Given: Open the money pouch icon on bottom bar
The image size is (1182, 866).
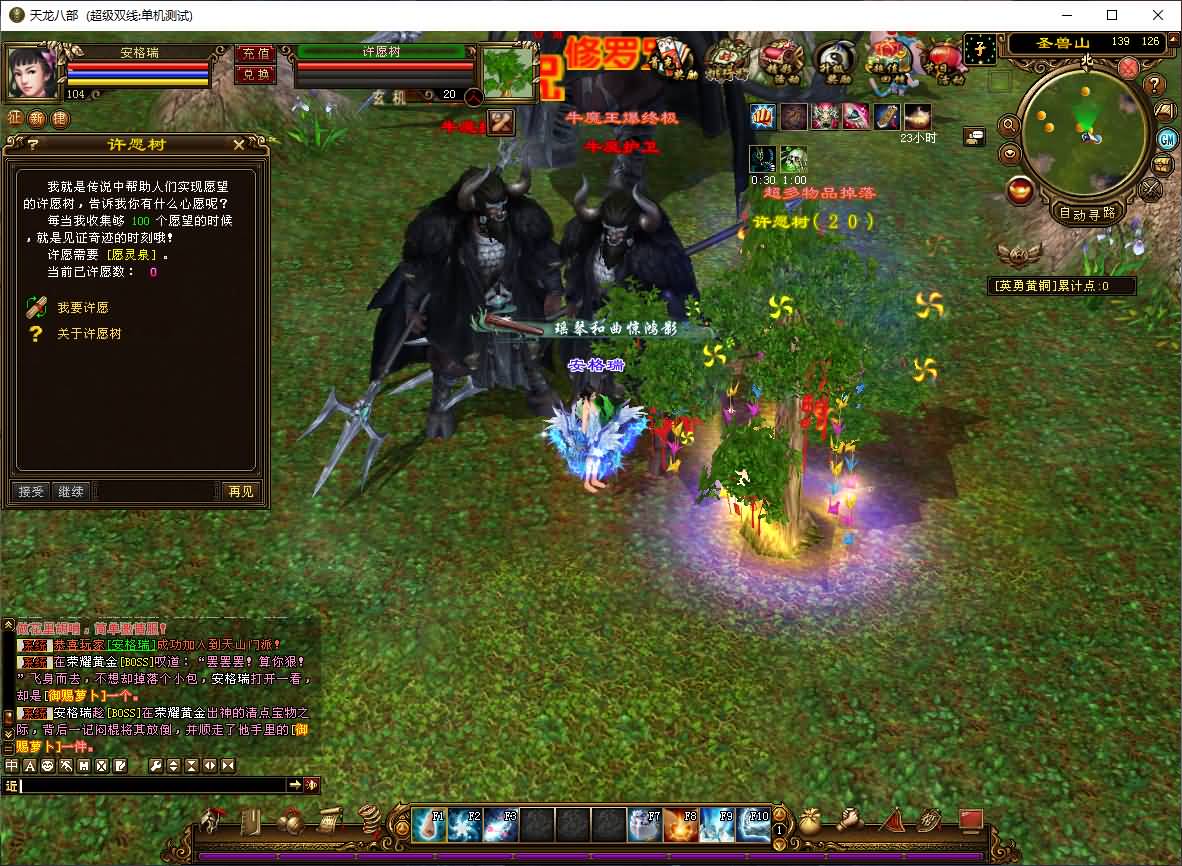Looking at the screenshot, I should [x=809, y=822].
